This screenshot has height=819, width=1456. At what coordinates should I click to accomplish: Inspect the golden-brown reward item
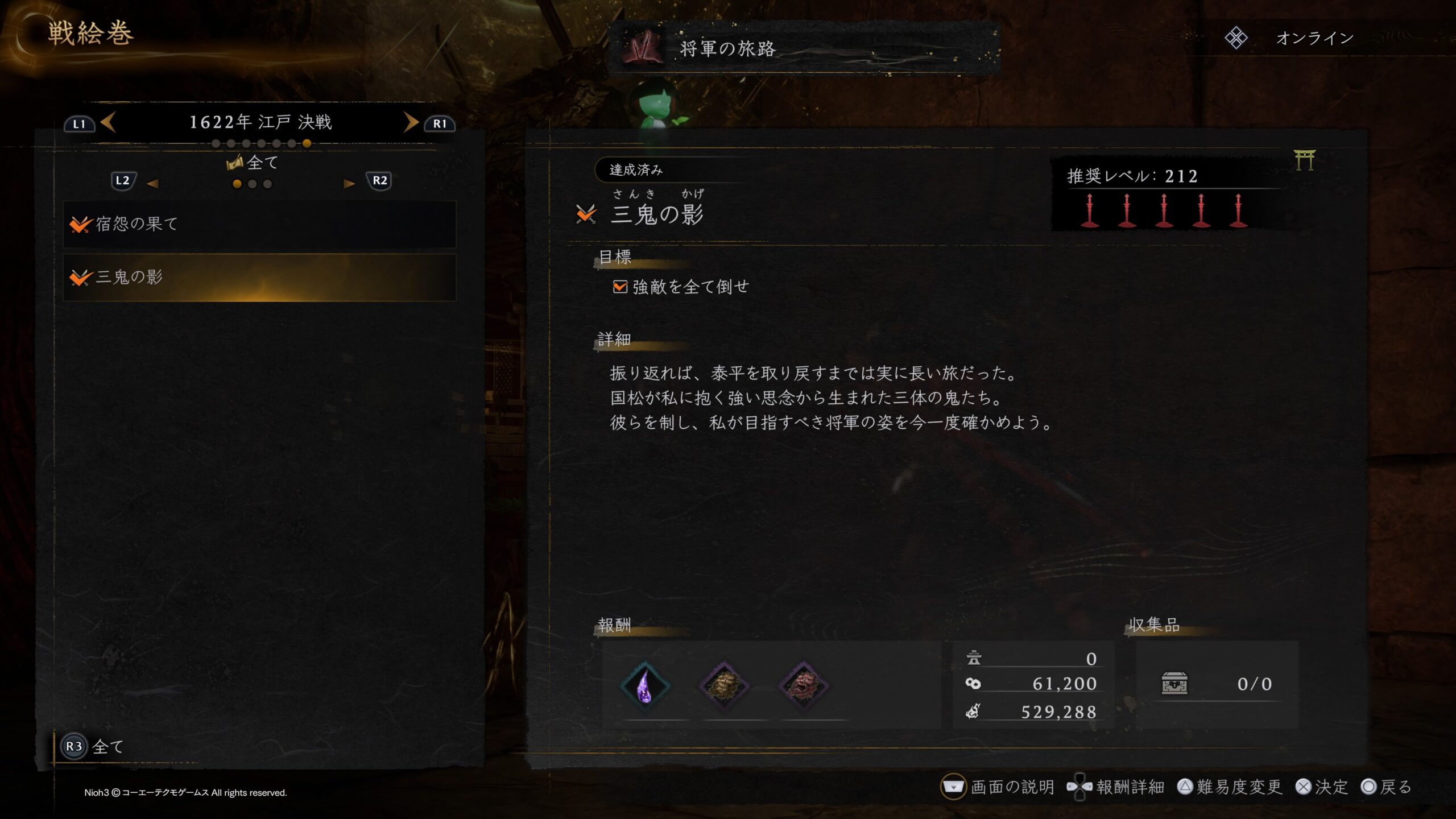pos(724,685)
